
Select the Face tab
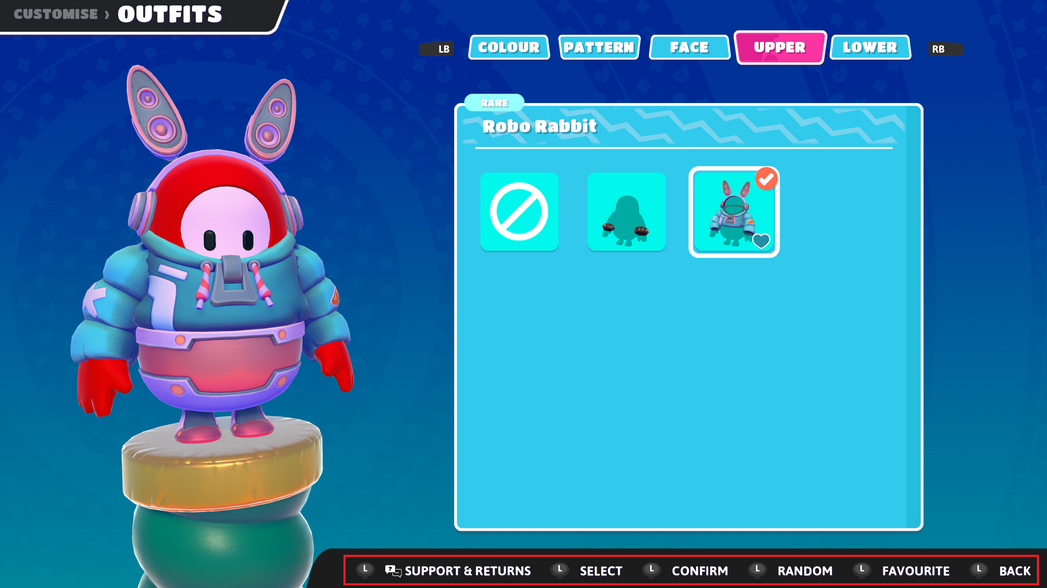pos(689,47)
